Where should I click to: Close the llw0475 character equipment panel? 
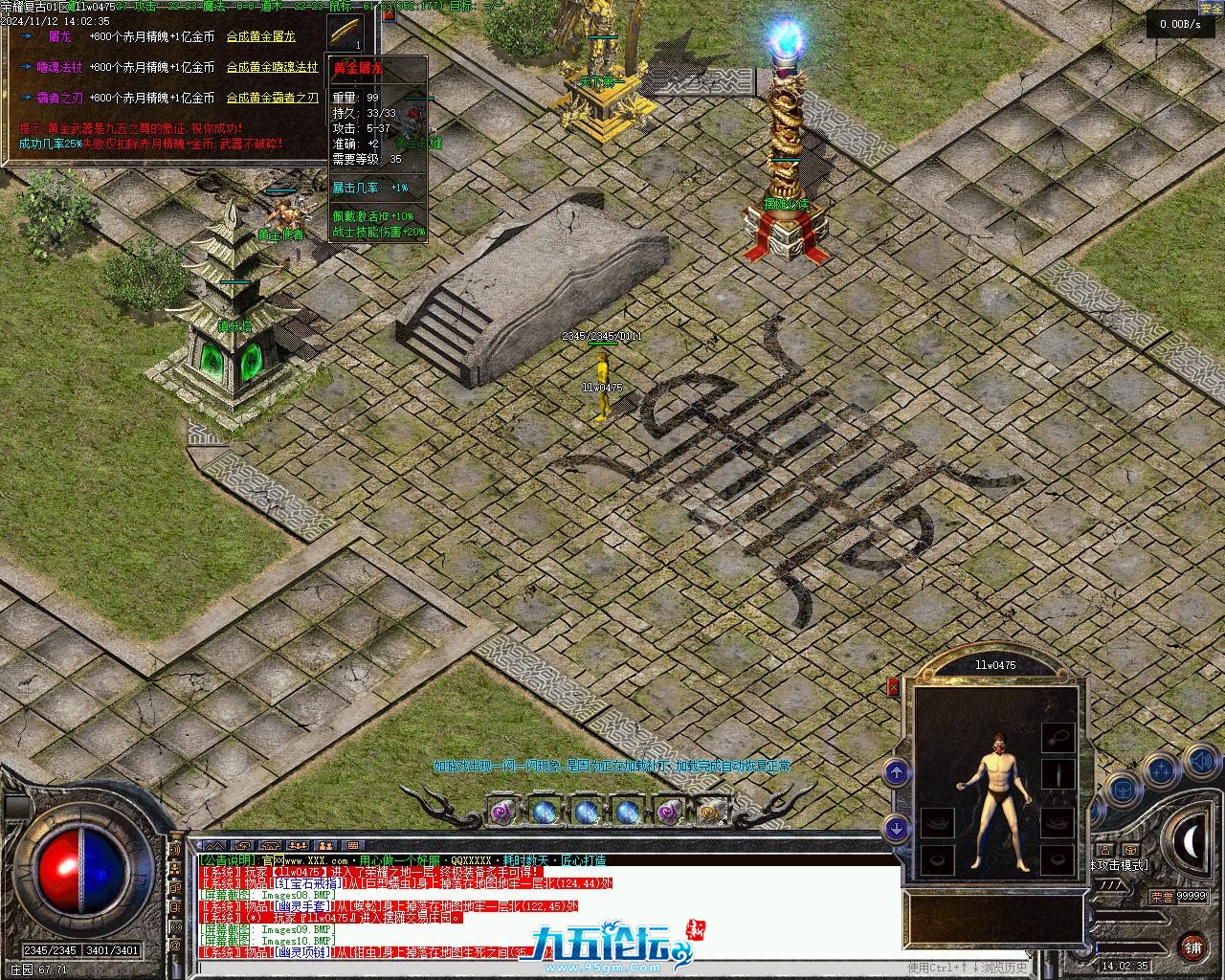[x=894, y=686]
